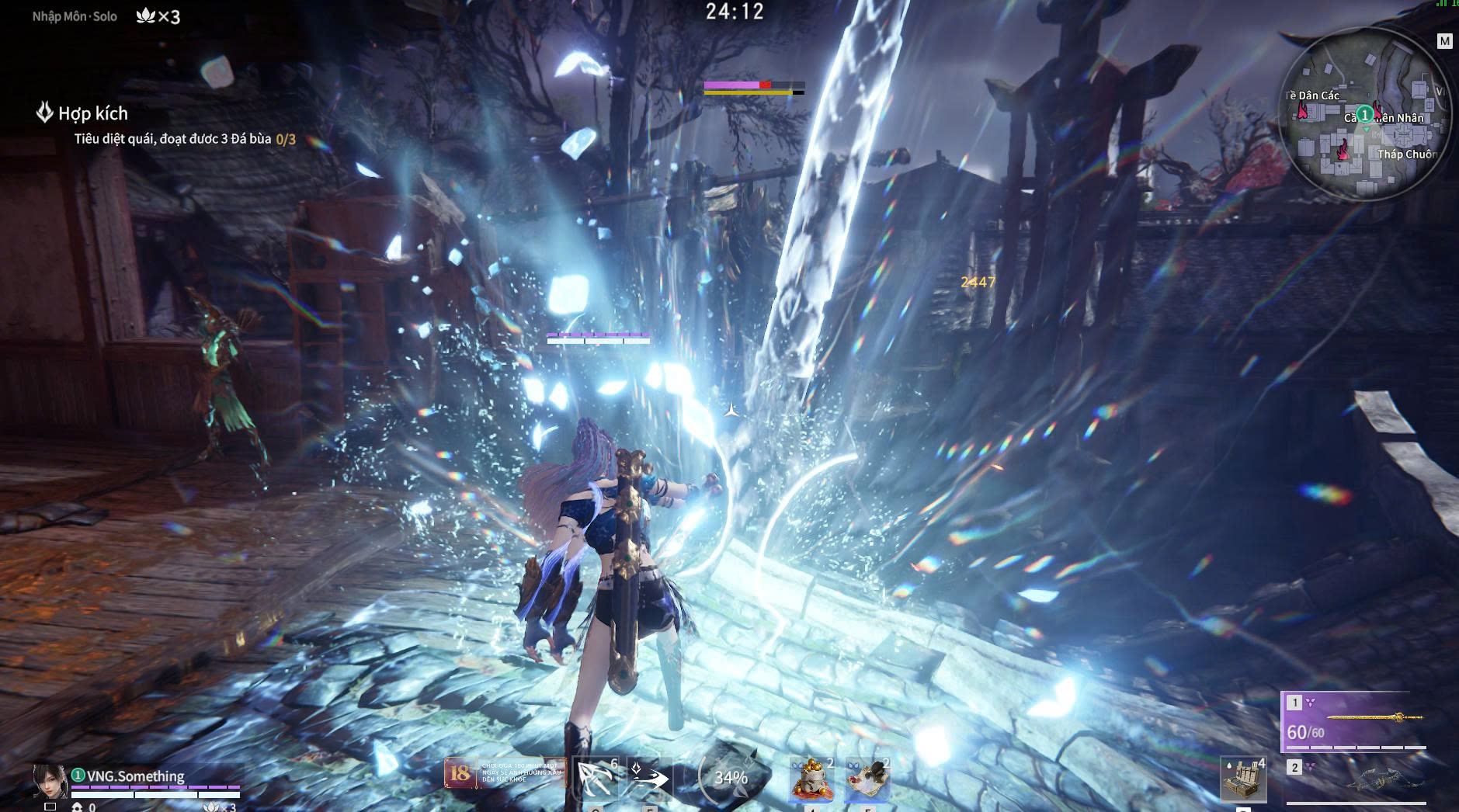This screenshot has width=1459, height=812.
Task: Activate the 34% ultimate gauge
Action: [728, 777]
